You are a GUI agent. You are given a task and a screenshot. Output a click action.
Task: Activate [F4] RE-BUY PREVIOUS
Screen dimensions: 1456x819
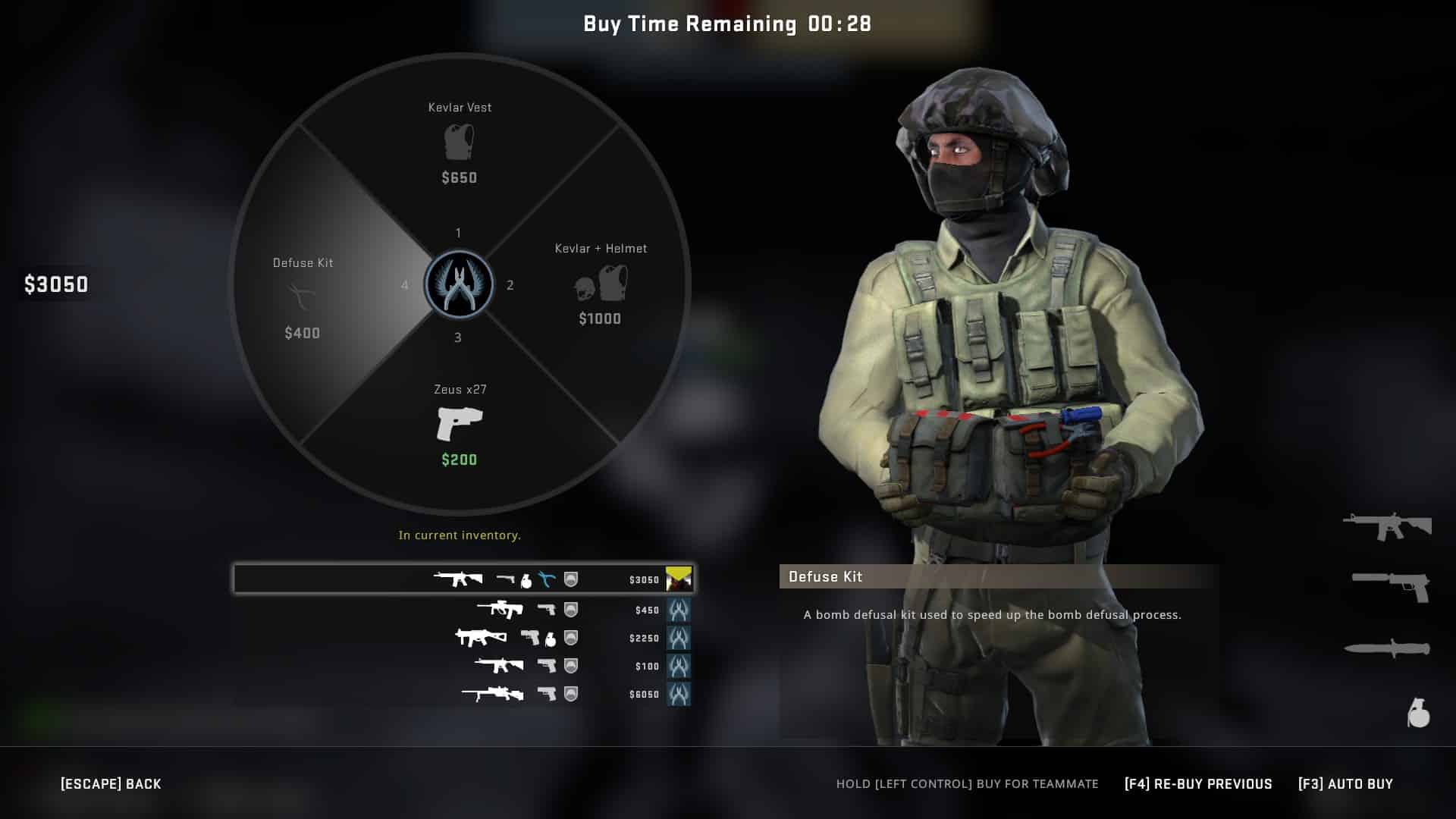click(x=1197, y=783)
